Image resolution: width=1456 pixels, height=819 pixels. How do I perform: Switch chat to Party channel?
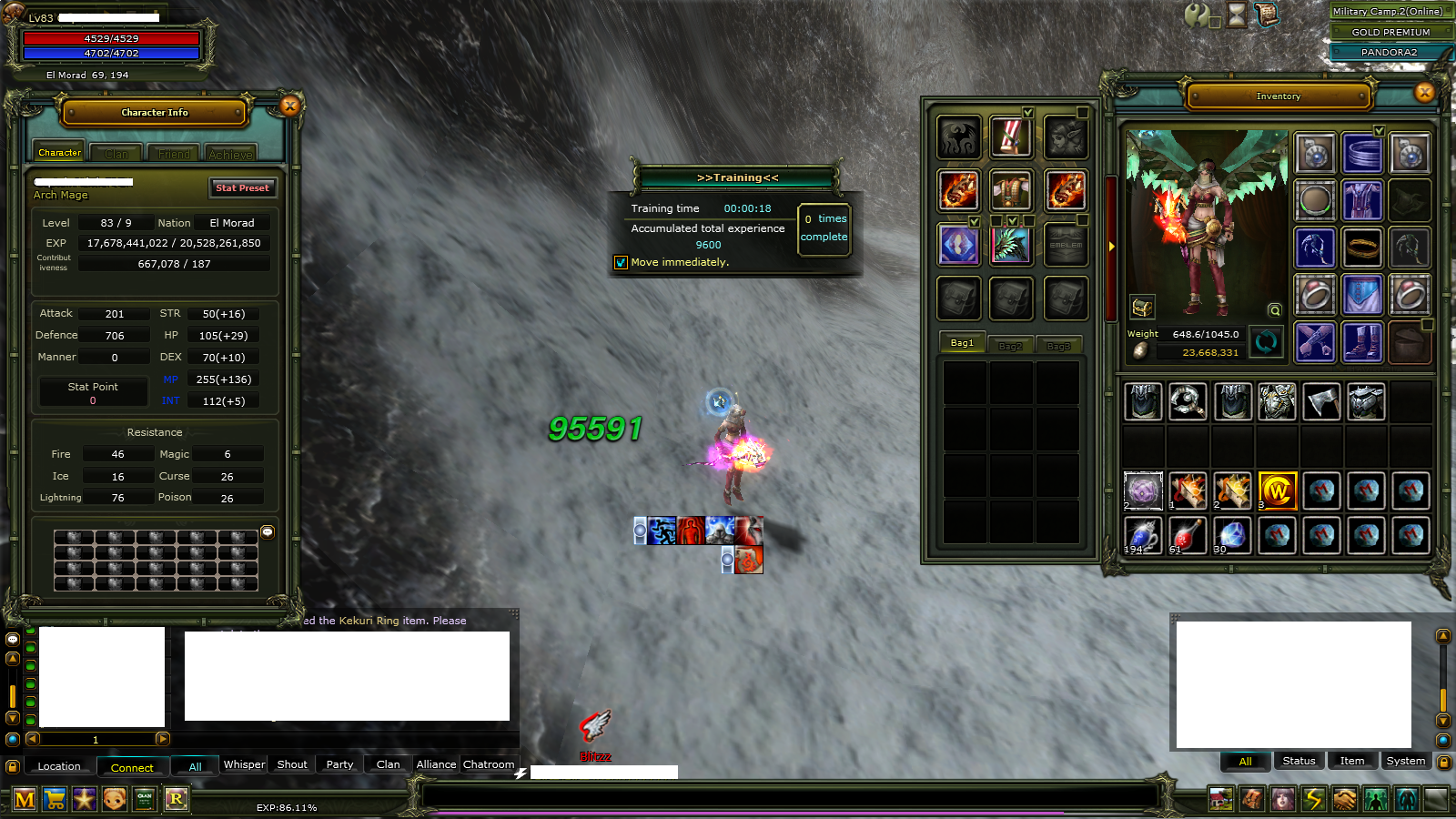(339, 764)
